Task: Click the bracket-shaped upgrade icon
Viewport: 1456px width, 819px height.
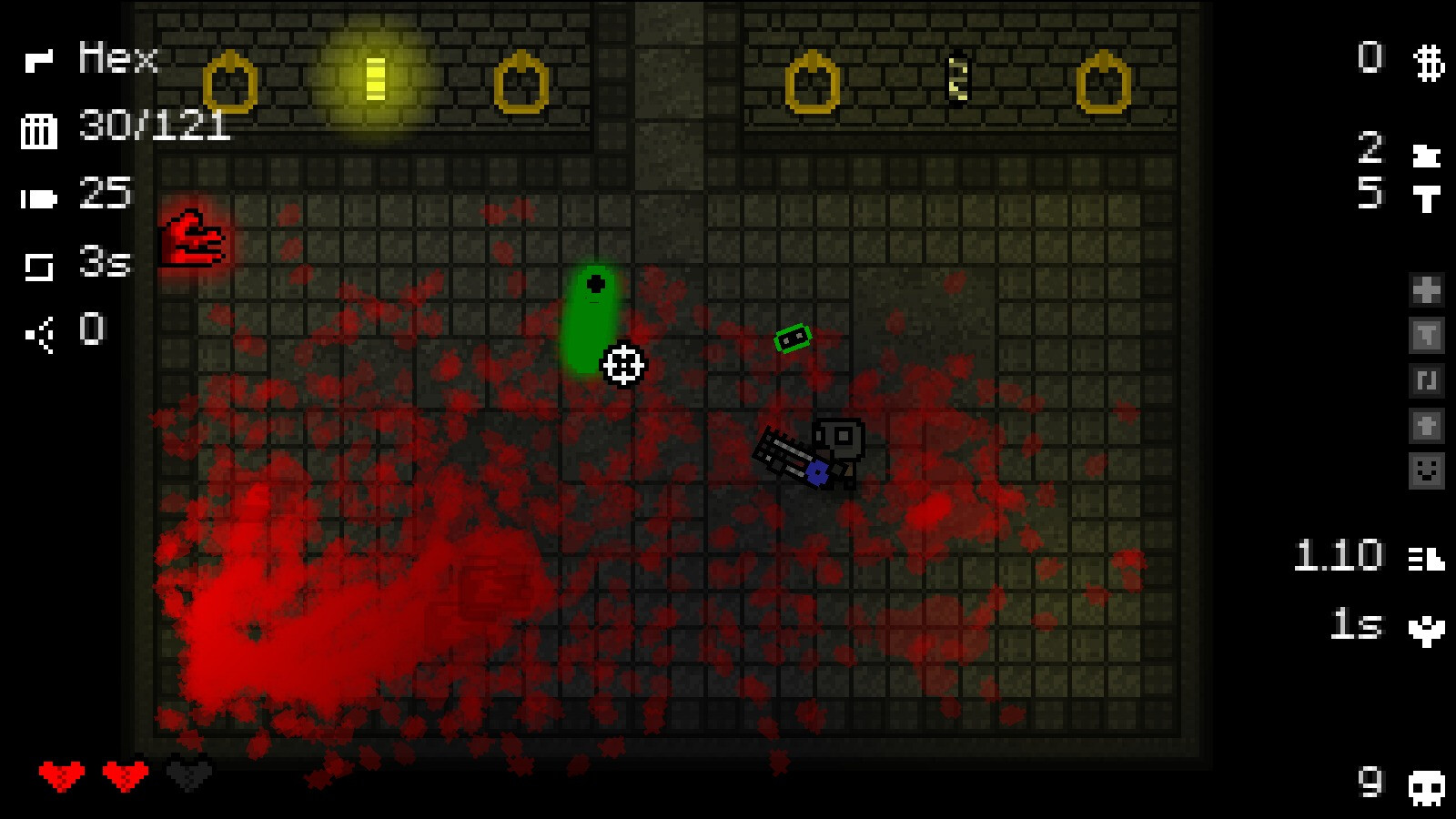Action: [x=1427, y=380]
